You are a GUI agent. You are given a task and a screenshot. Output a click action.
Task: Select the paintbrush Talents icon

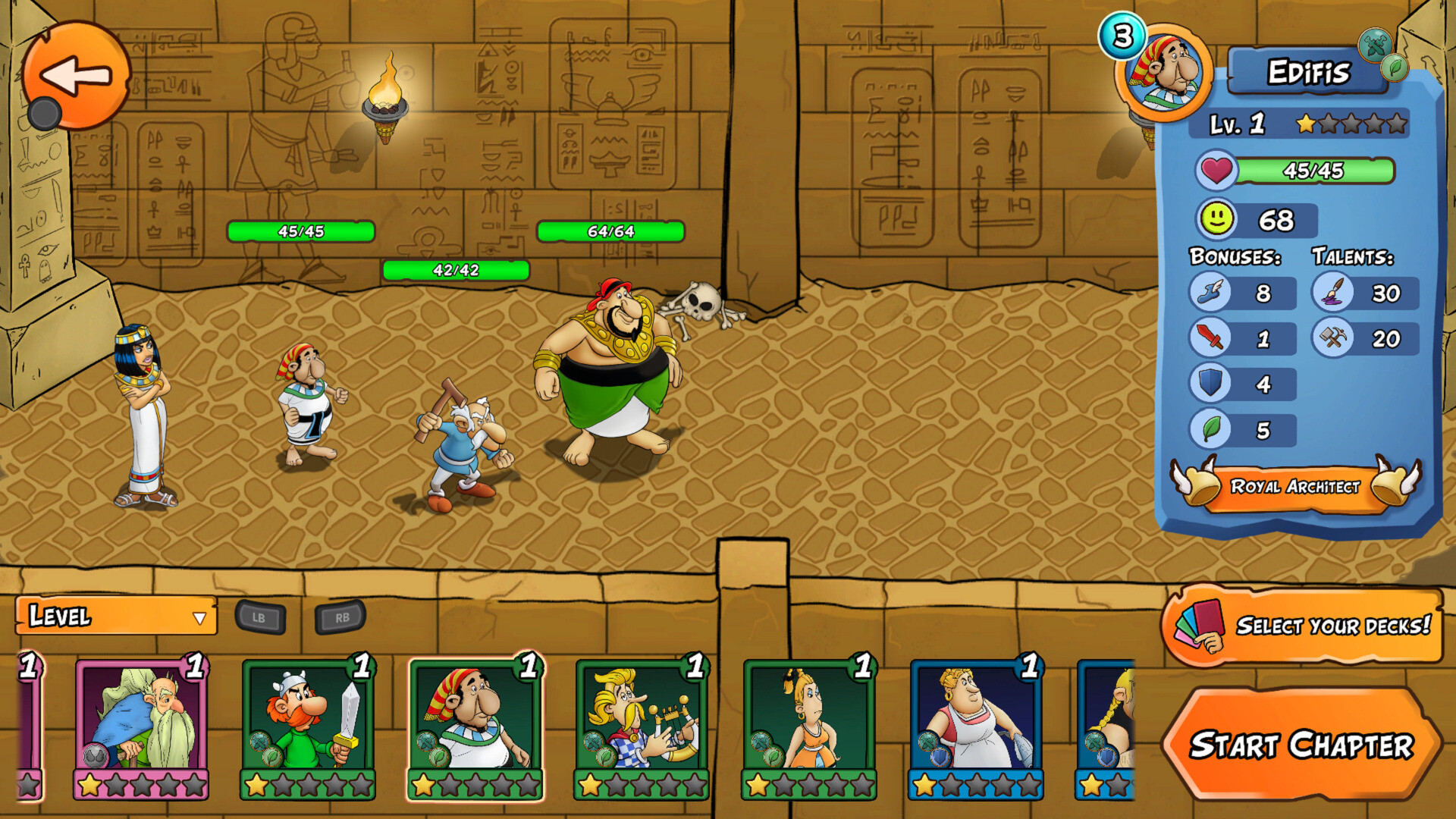[1332, 293]
